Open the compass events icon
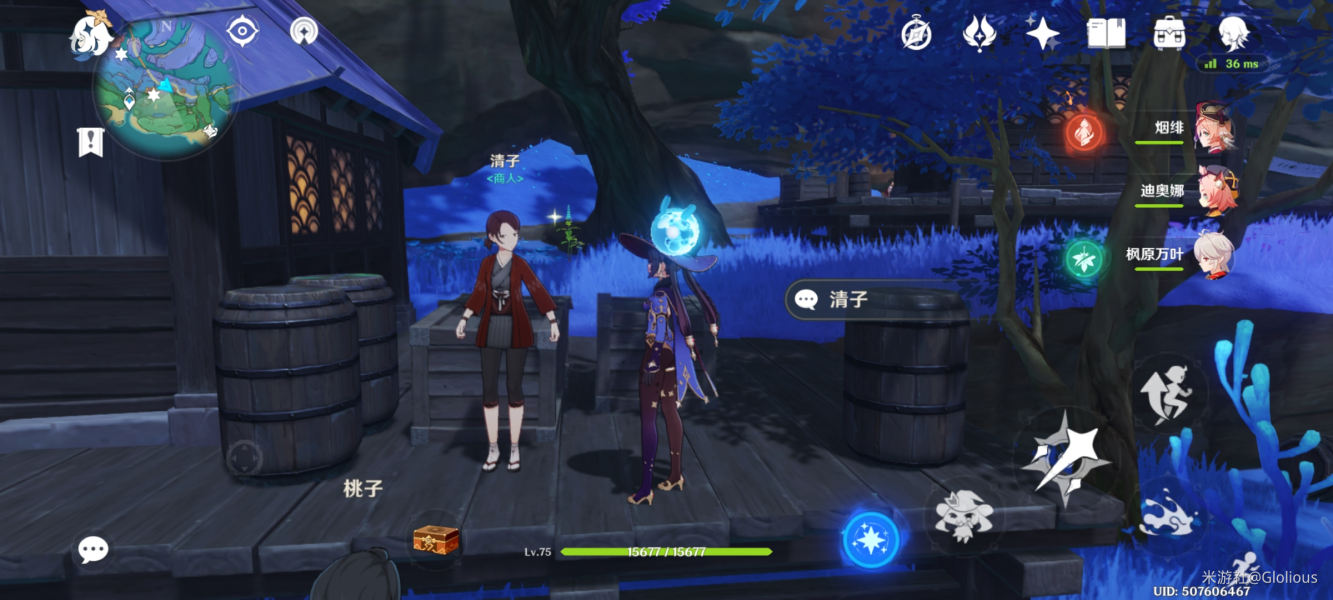Image resolution: width=1333 pixels, height=600 pixels. [916, 34]
